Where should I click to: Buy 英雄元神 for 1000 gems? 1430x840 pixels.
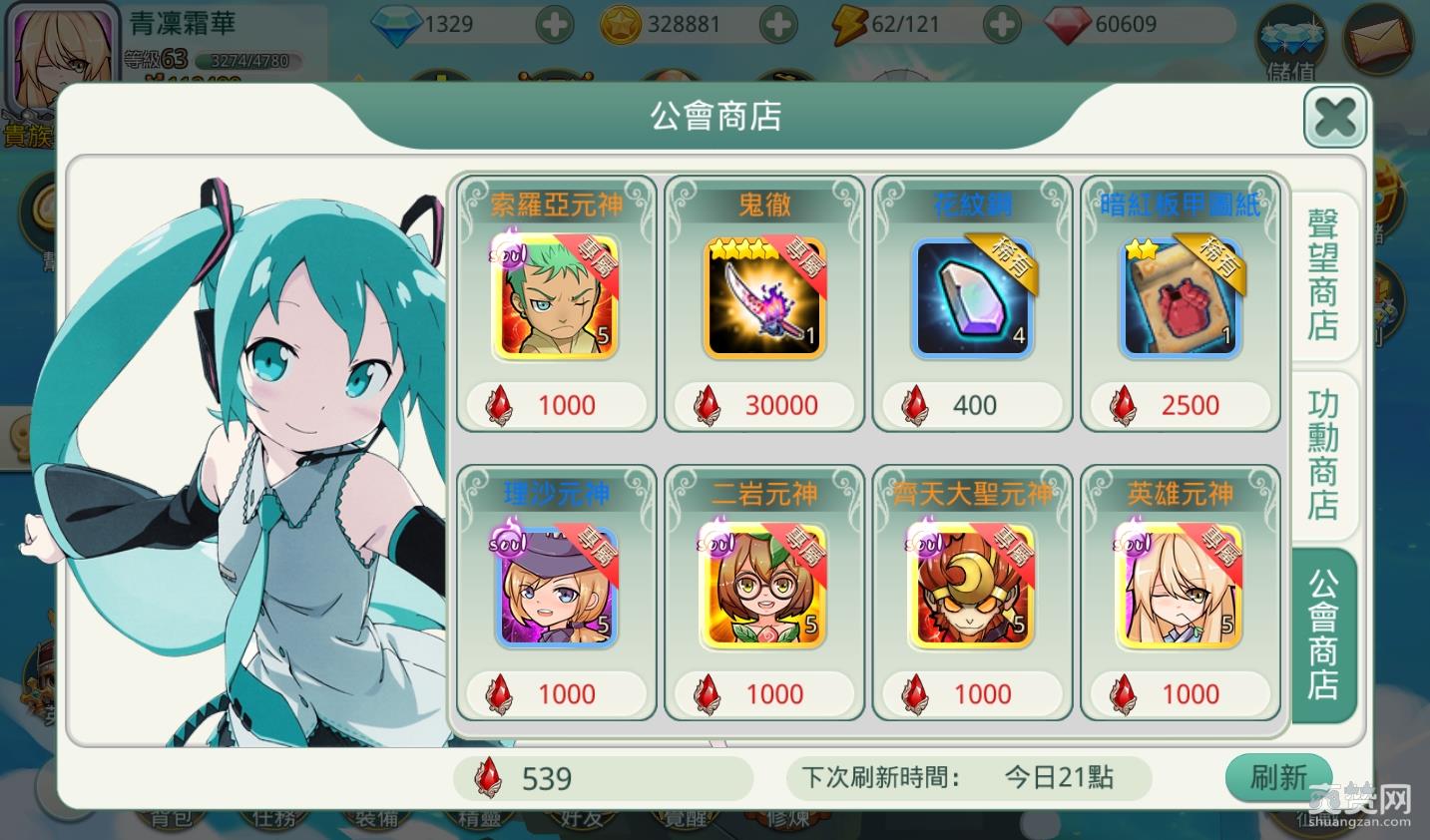1181,694
